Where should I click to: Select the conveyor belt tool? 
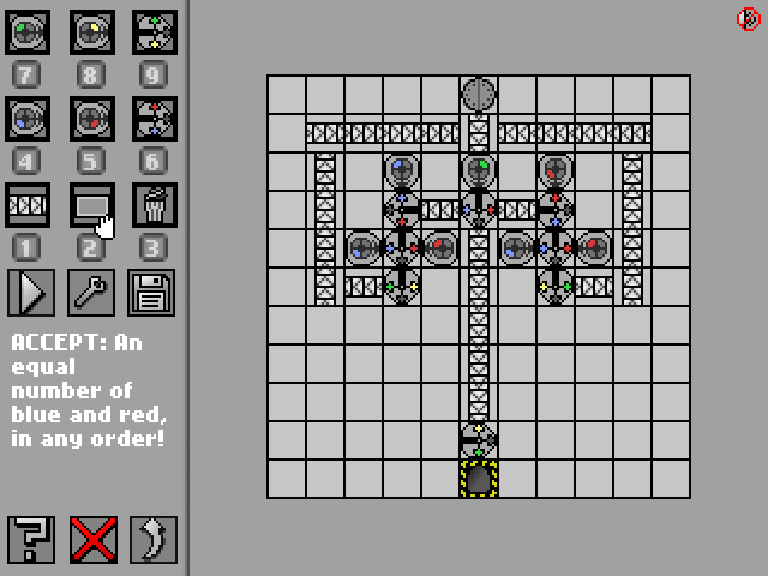pos(28,205)
